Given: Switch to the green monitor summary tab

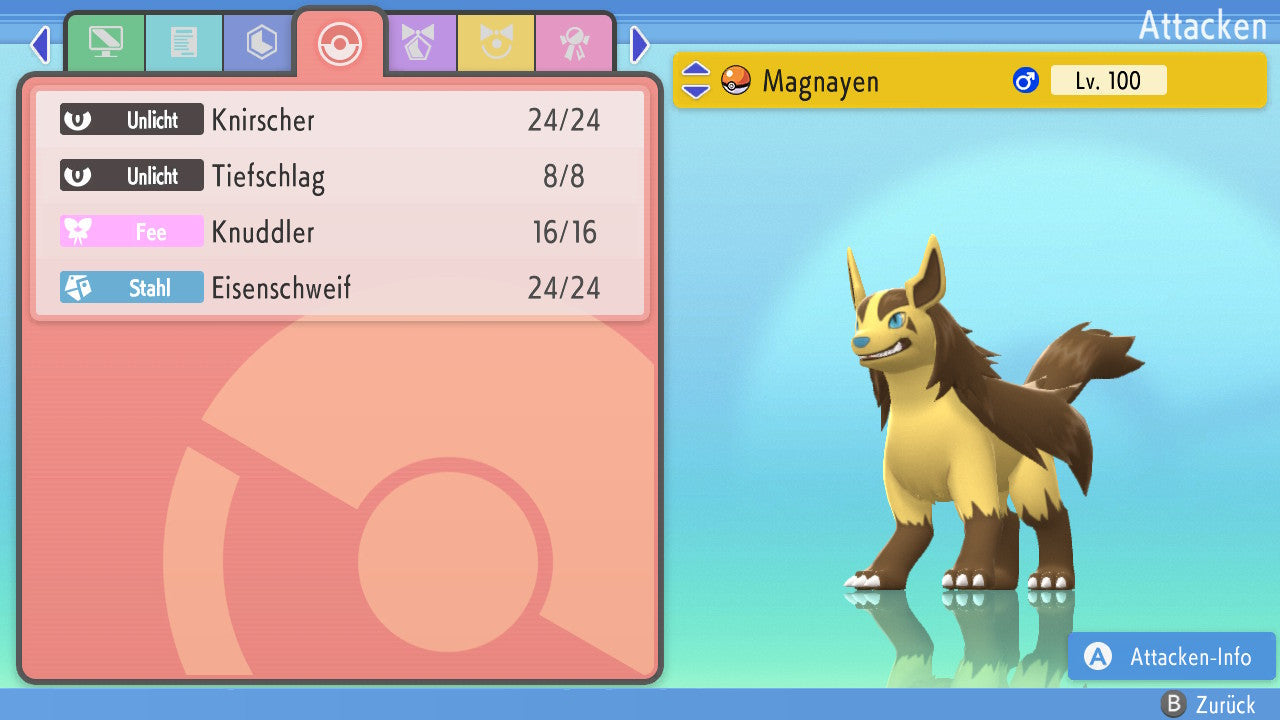Looking at the screenshot, I should point(105,43).
